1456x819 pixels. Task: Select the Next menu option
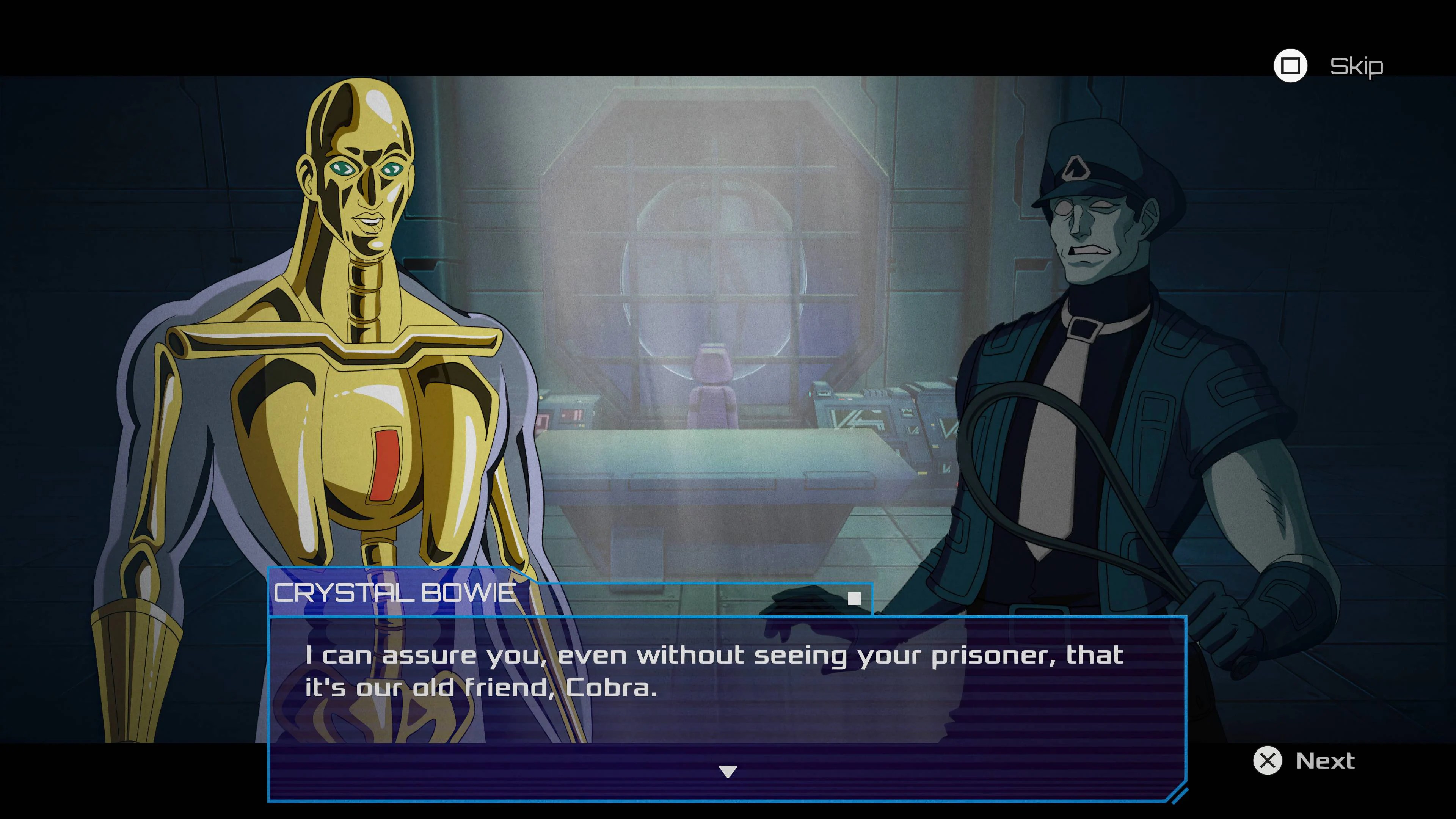coord(1326,761)
